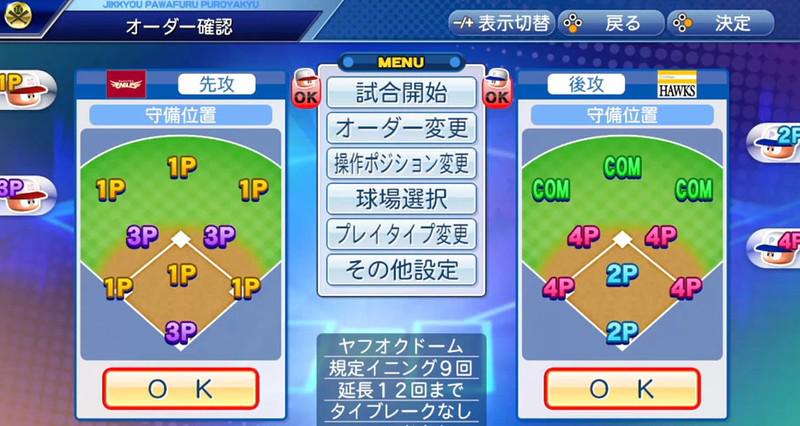
Task: Start the match with 試合開始
Action: (x=401, y=92)
